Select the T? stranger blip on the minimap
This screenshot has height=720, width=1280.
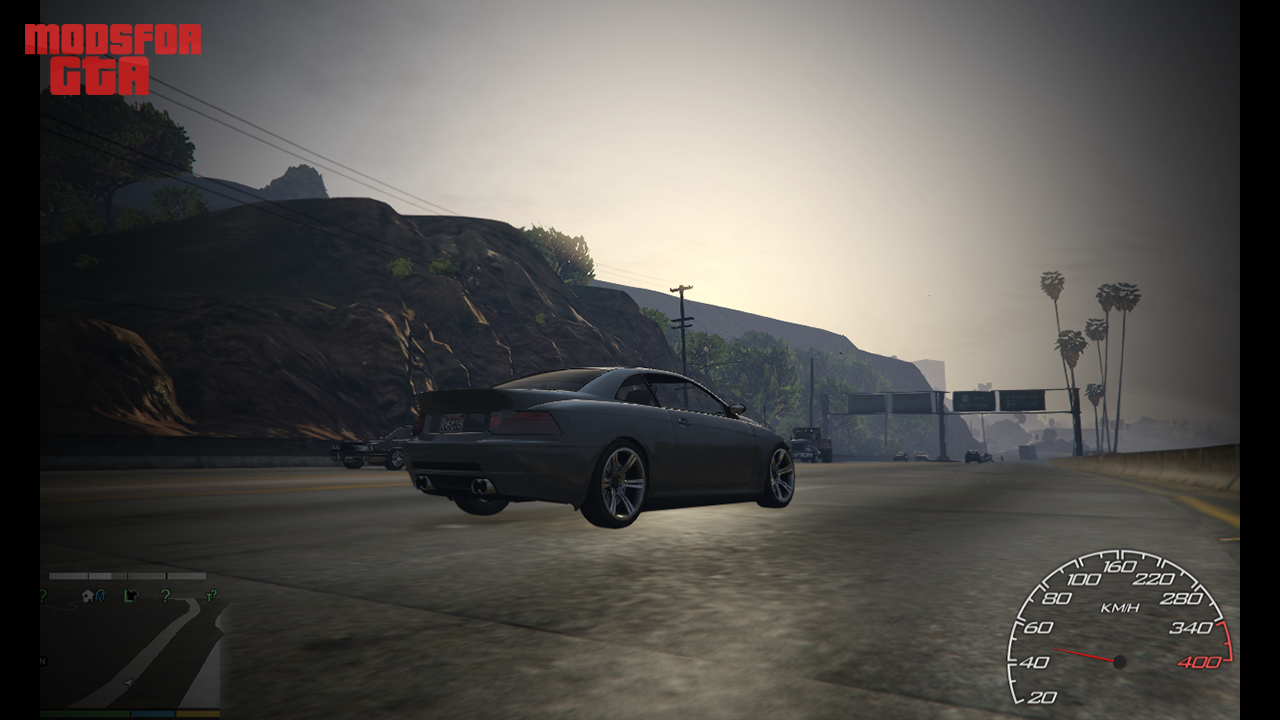click(210, 597)
